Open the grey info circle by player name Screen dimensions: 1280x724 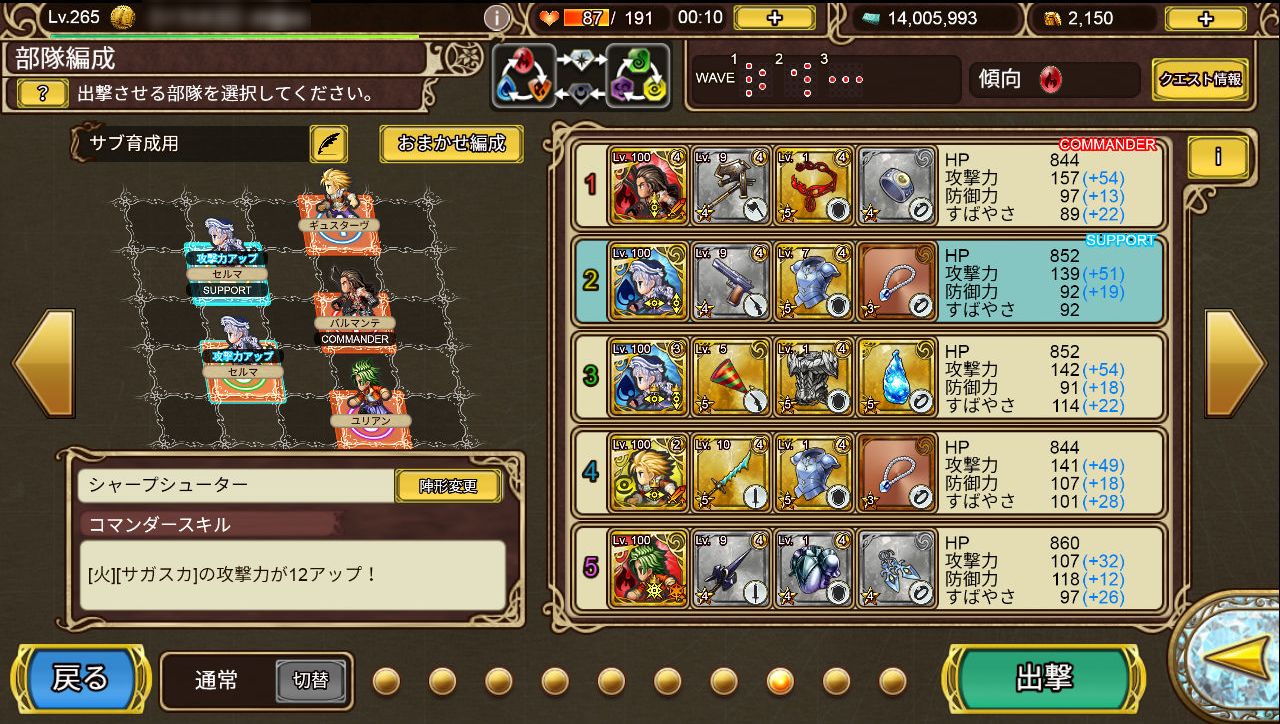[x=497, y=18]
